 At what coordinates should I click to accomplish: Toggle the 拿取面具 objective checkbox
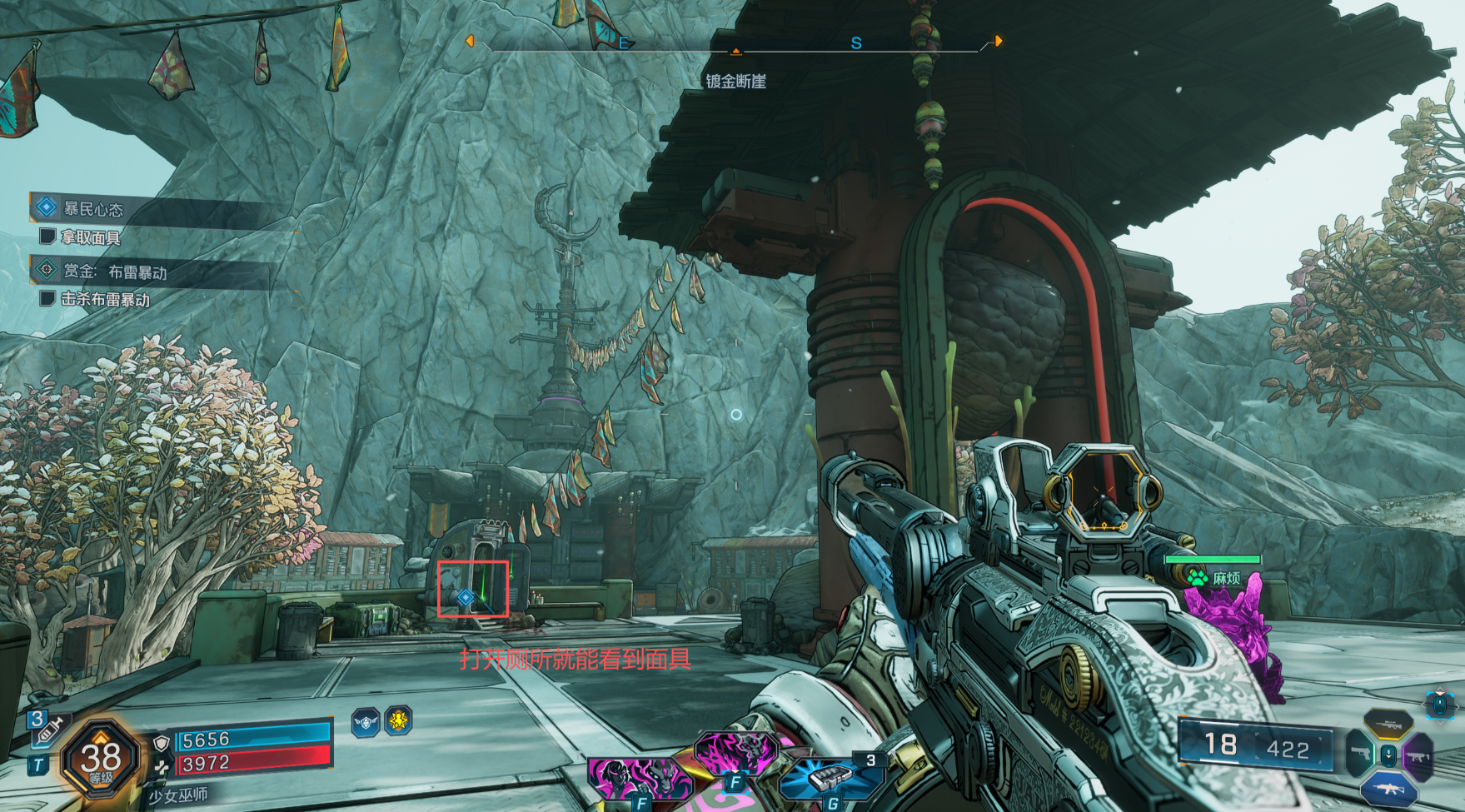[47, 237]
